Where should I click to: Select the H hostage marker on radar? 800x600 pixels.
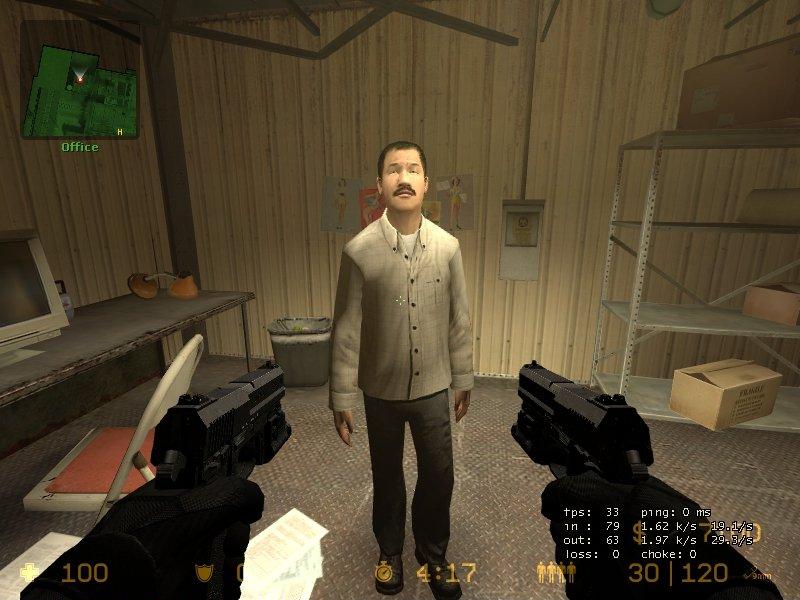coord(120,131)
